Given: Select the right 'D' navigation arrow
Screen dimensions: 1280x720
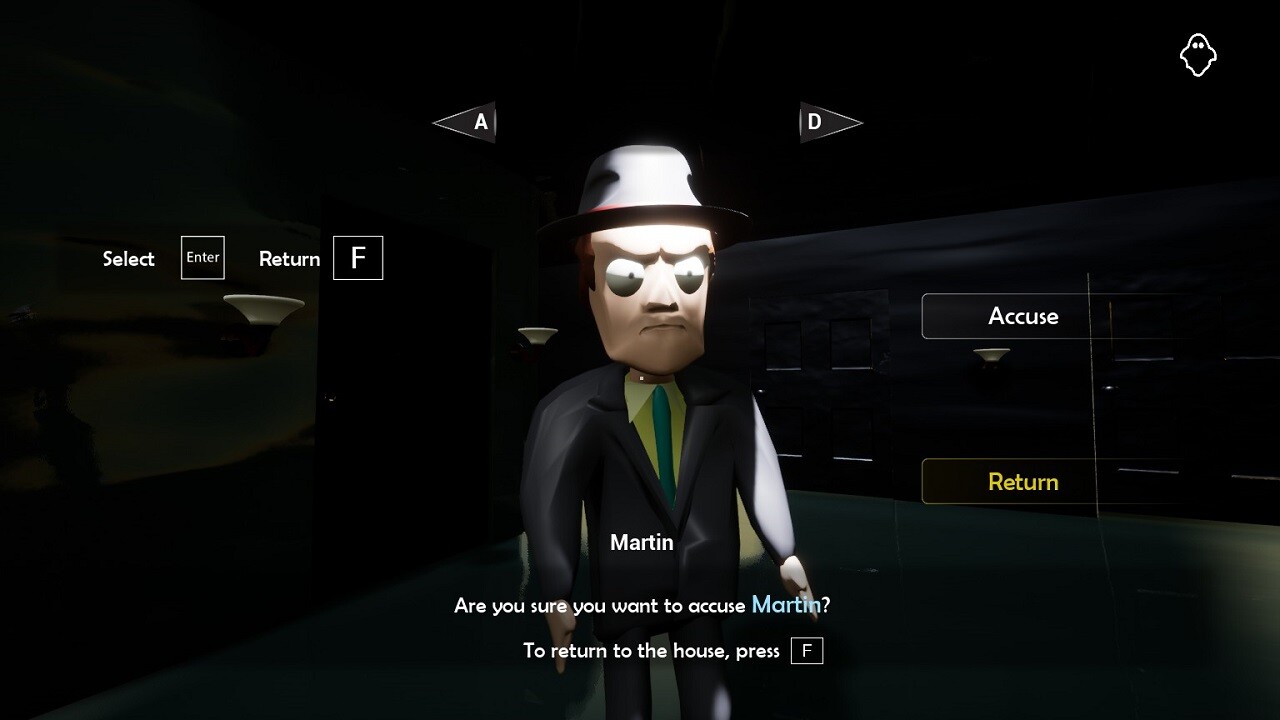Looking at the screenshot, I should point(829,122).
